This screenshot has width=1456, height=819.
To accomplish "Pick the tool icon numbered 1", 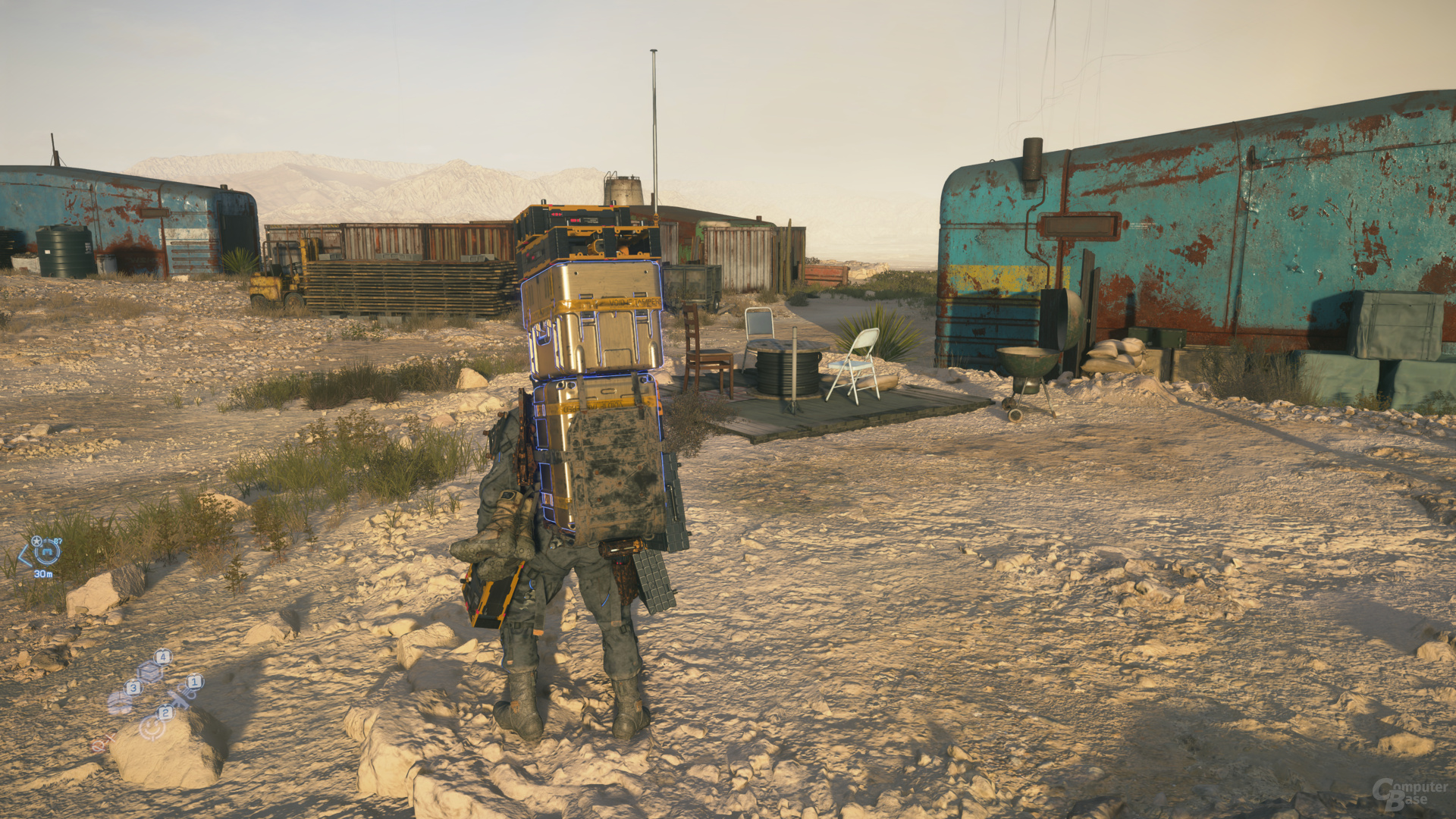I will coord(182,694).
